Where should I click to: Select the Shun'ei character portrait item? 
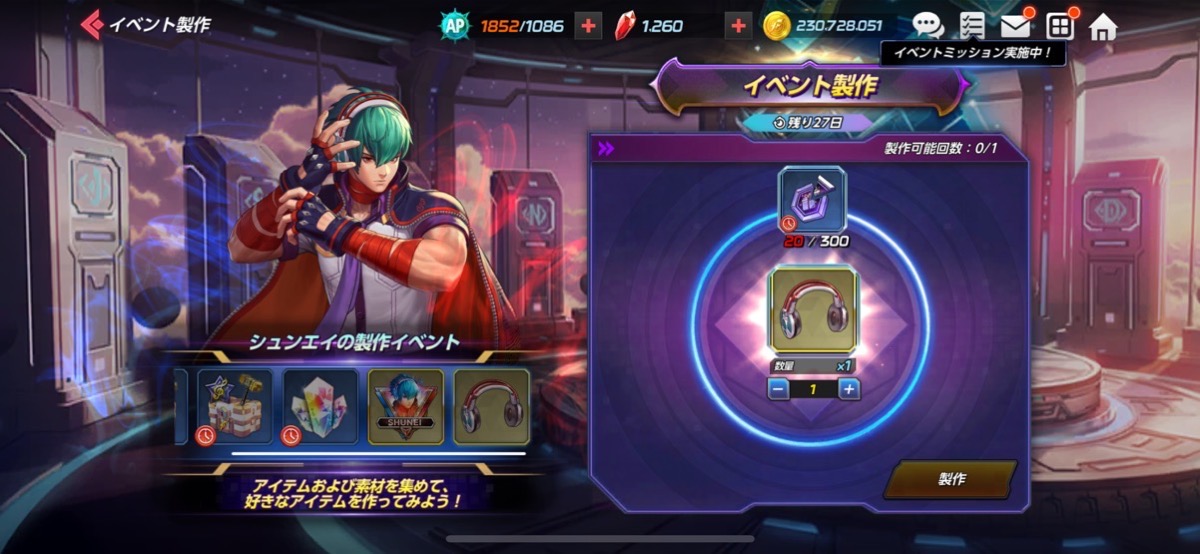[x=405, y=406]
